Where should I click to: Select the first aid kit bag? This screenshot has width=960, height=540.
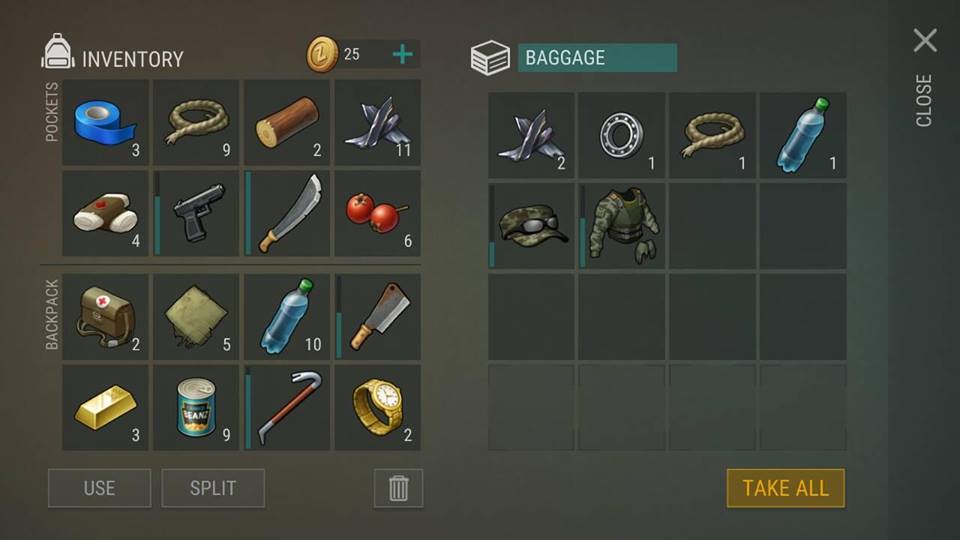[x=105, y=317]
